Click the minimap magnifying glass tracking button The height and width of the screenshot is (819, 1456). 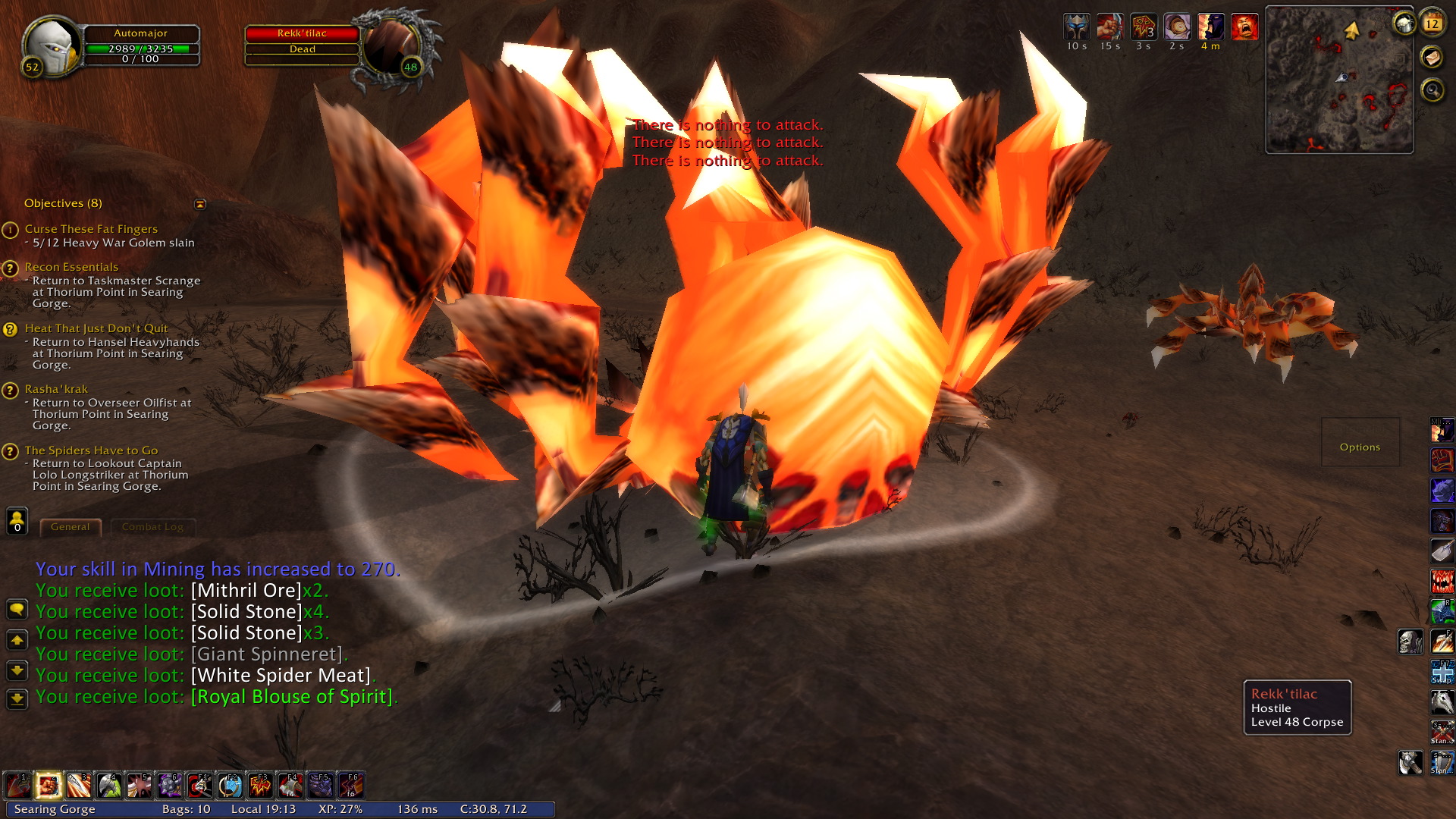pos(1432,91)
